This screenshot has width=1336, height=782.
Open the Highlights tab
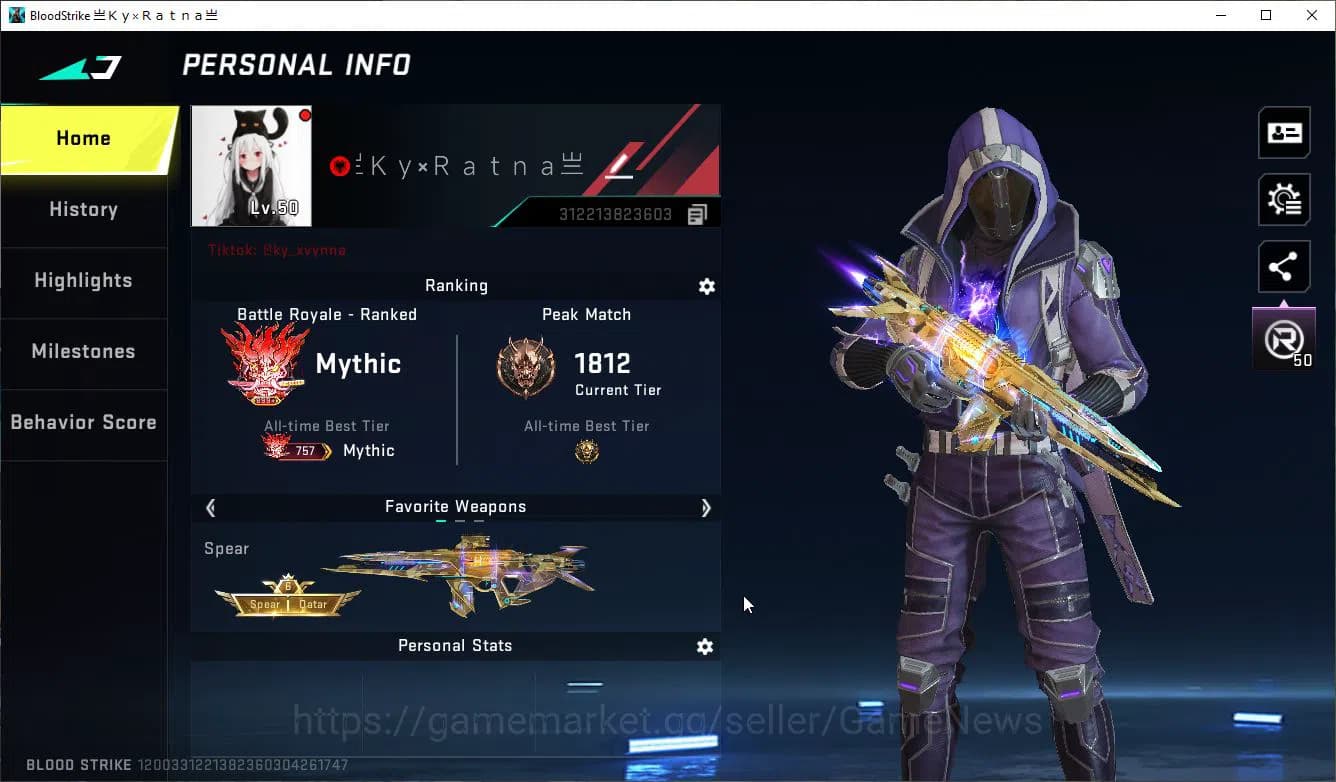(x=83, y=281)
